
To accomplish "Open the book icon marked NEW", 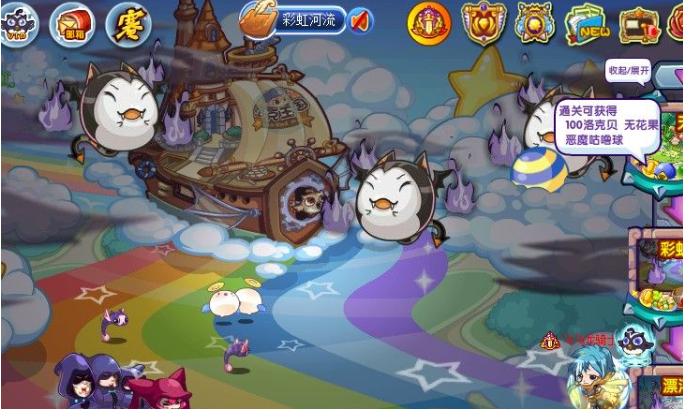I will point(588,22).
